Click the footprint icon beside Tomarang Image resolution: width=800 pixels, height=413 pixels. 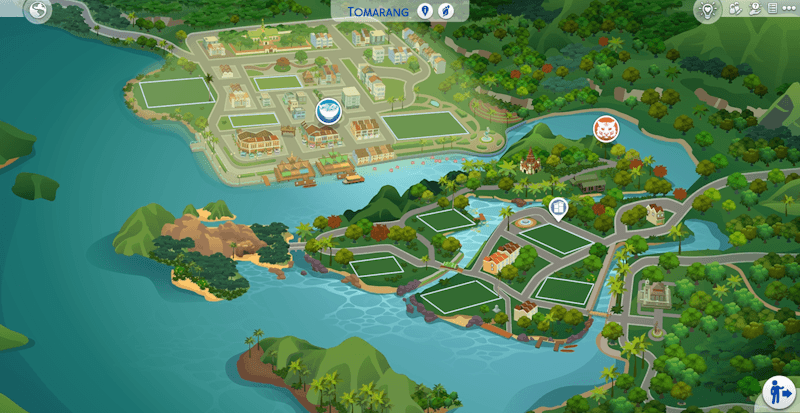(447, 11)
